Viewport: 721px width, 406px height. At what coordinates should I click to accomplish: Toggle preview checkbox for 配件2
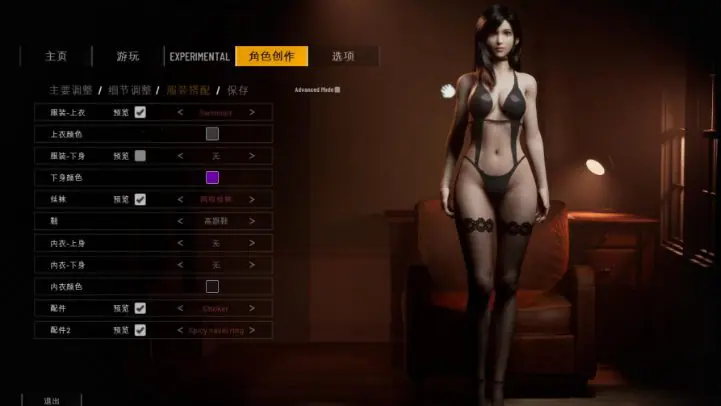point(140,330)
